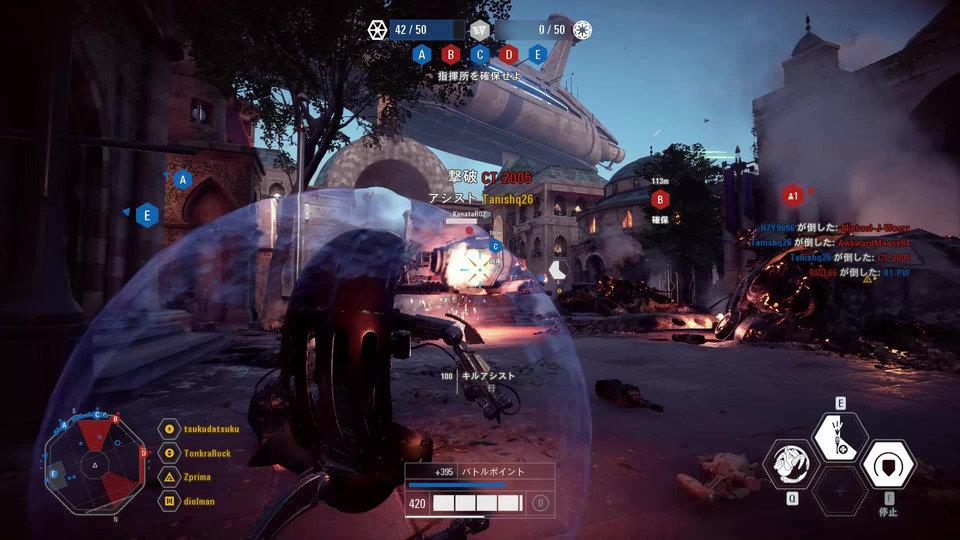Activate the droideka shield ability icon
Screen dimensions: 960x540
click(x=888, y=464)
